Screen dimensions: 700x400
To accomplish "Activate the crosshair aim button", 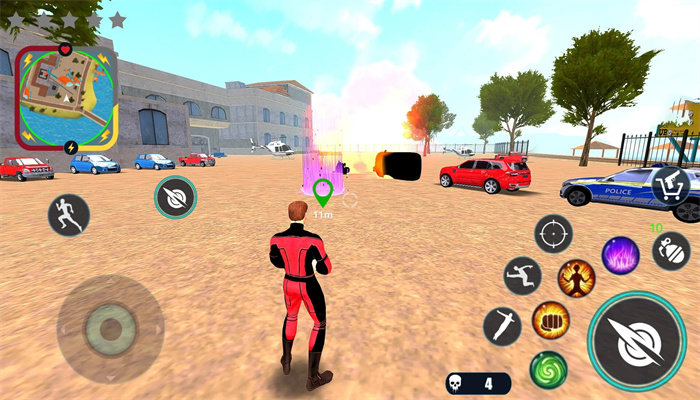I will point(553,233).
